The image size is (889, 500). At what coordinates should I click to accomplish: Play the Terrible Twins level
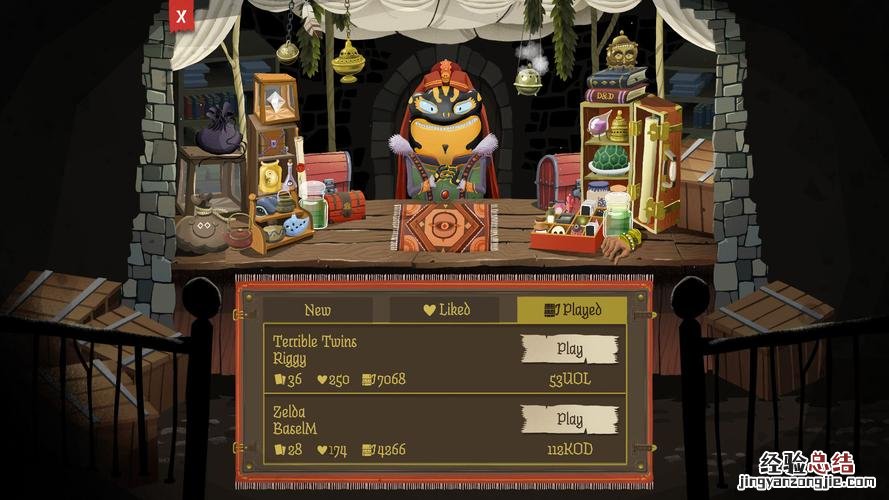click(569, 349)
